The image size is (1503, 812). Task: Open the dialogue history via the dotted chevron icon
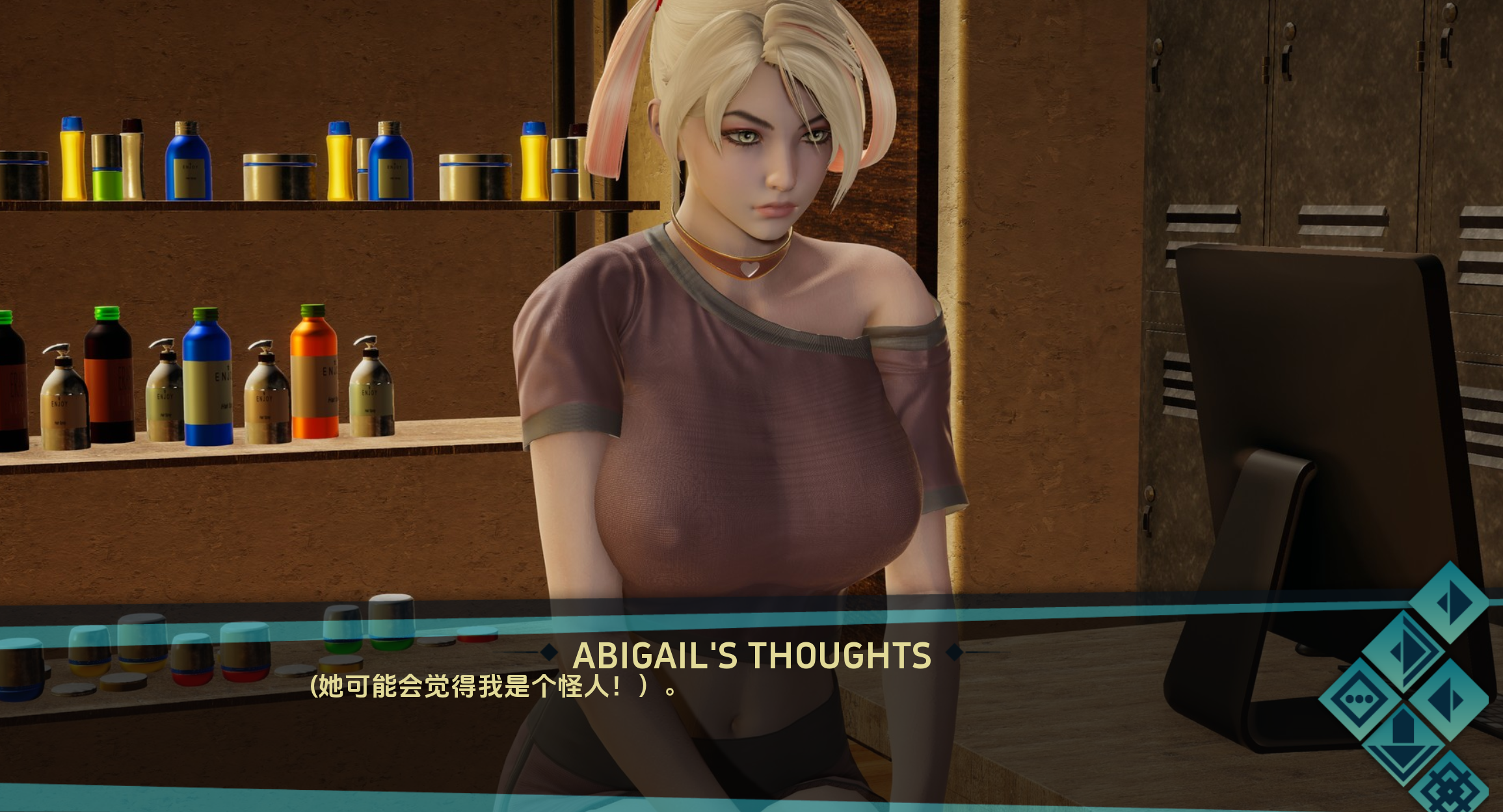(x=1360, y=699)
